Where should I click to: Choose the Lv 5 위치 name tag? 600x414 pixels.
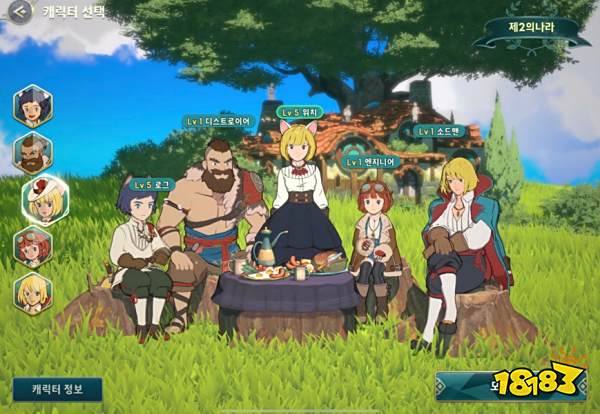click(x=301, y=113)
